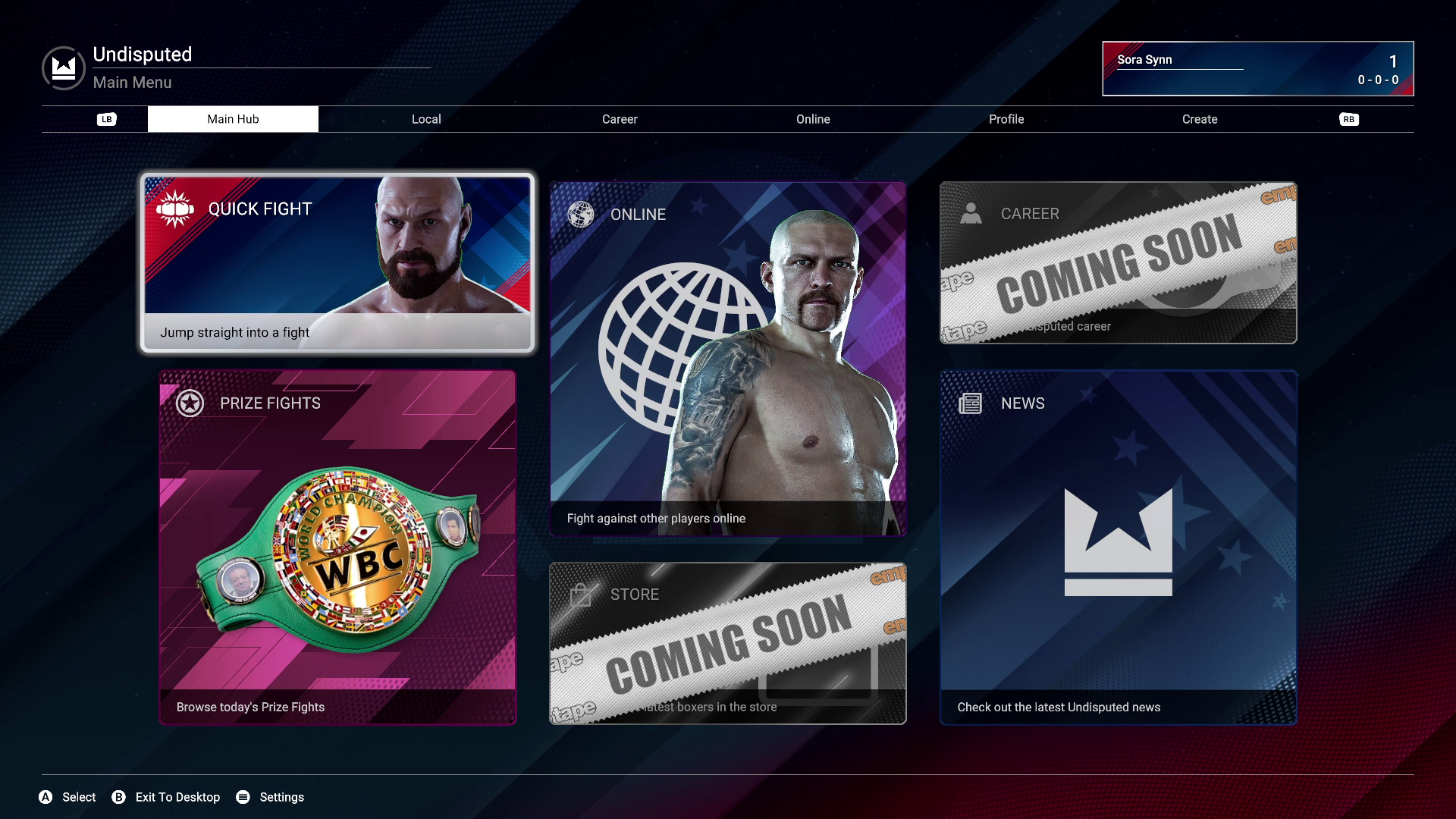Open the Create tab
Viewport: 1456px width, 819px height.
[x=1200, y=119]
